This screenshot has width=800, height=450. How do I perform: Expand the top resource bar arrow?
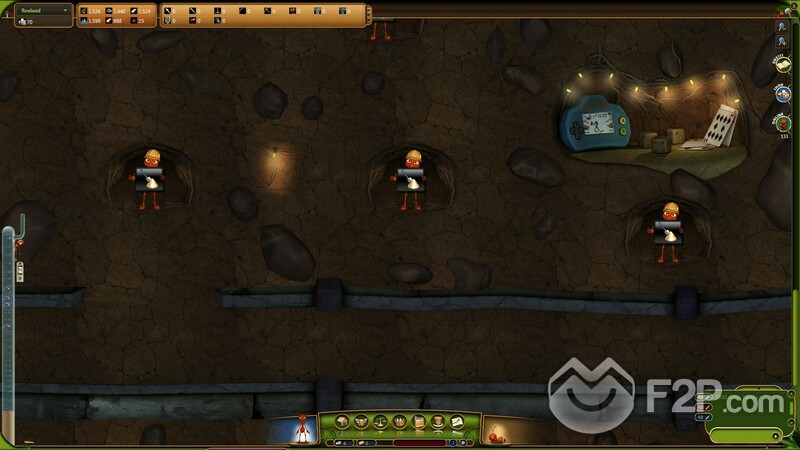368,15
